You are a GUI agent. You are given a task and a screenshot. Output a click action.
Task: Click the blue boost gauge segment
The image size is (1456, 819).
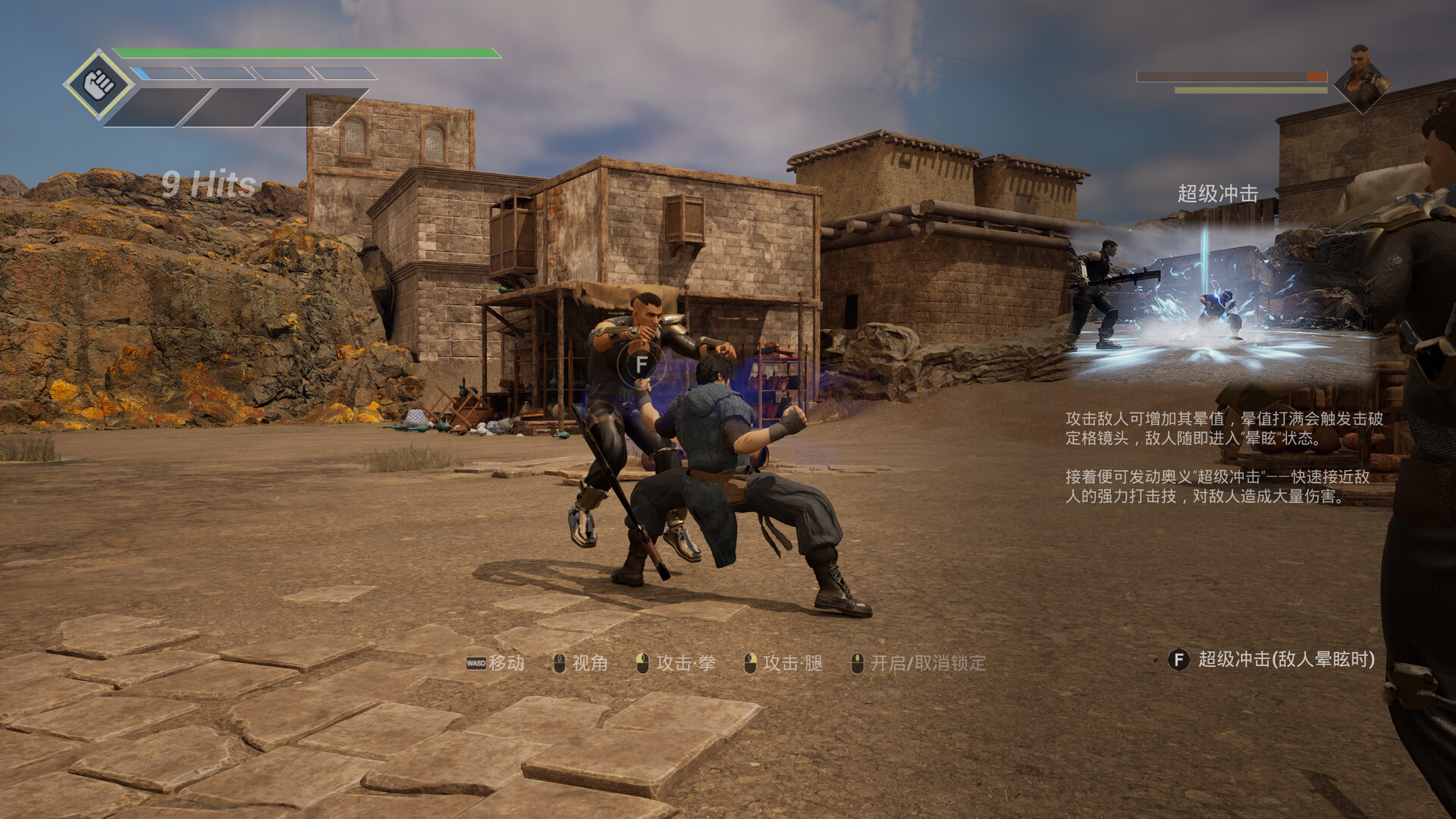tap(142, 72)
